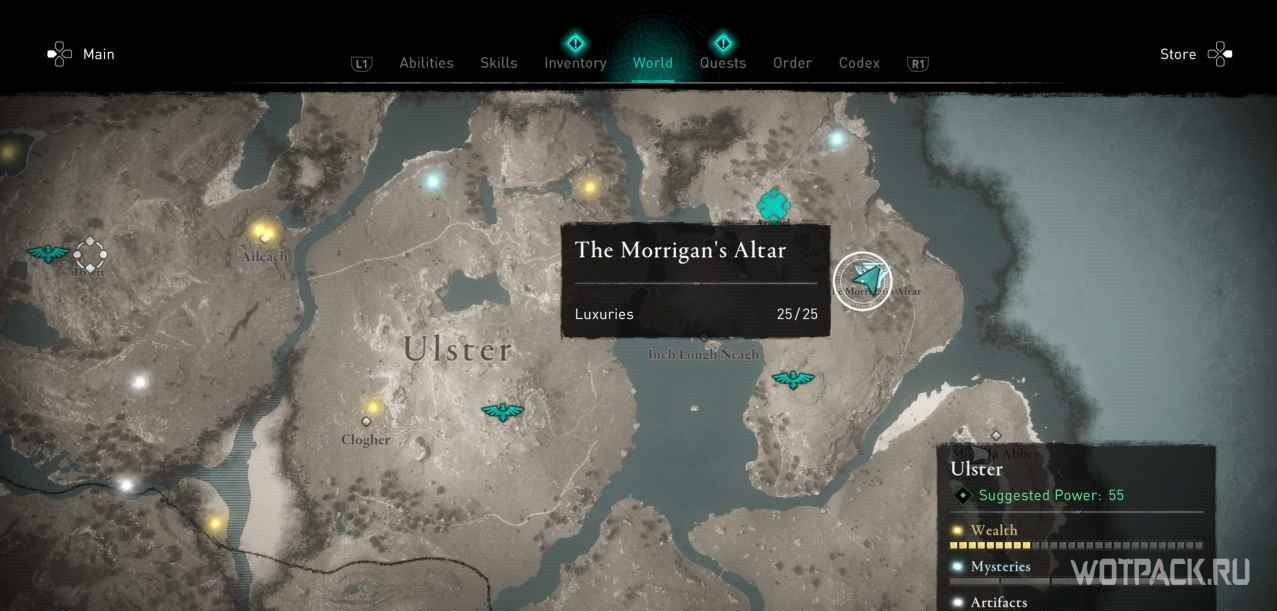Viewport: 1277px width, 611px height.
Task: Select the synchronization point south of Ulster label
Action: click(x=503, y=411)
